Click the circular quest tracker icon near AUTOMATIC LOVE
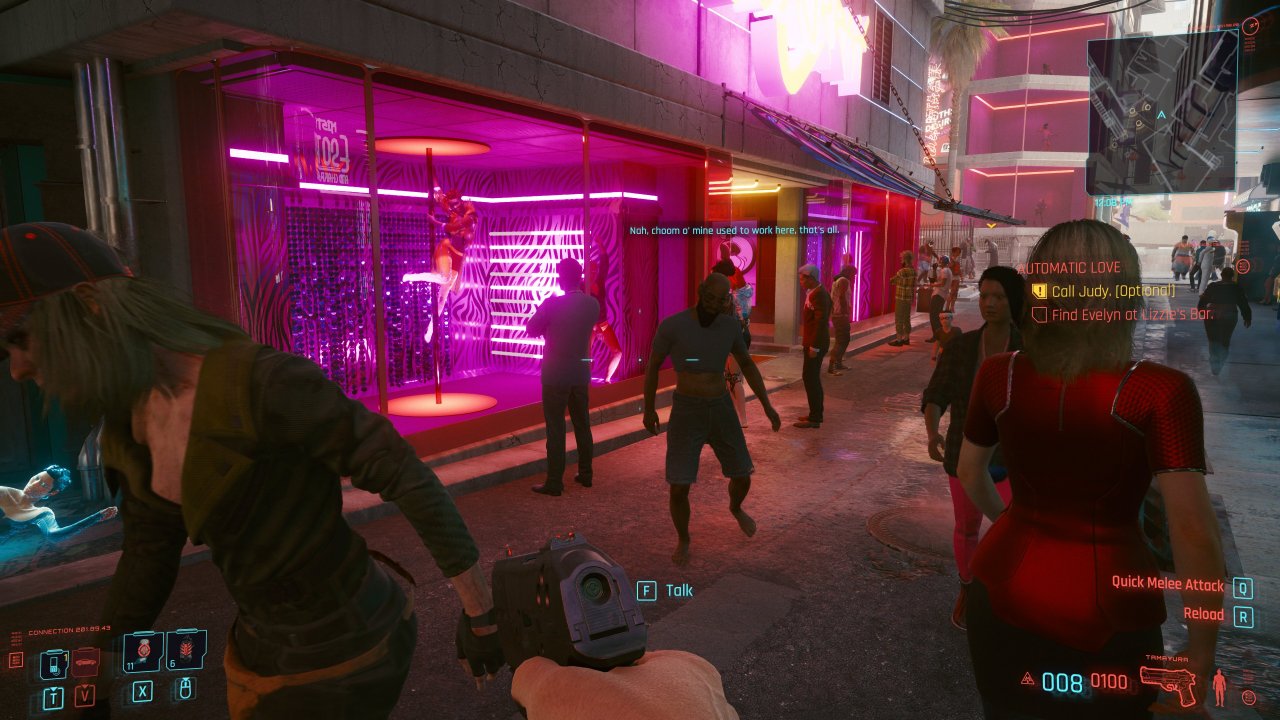Viewport: 1280px width, 720px height. [x=1243, y=266]
